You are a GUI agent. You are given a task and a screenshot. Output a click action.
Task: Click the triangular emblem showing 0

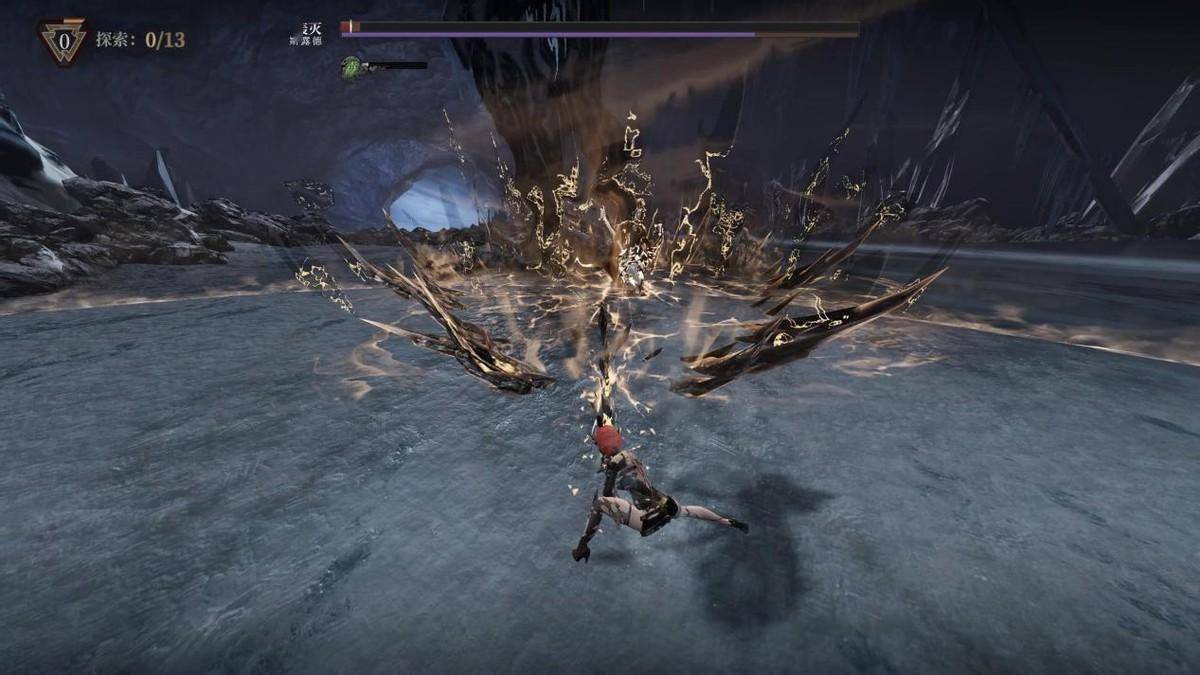[x=63, y=41]
